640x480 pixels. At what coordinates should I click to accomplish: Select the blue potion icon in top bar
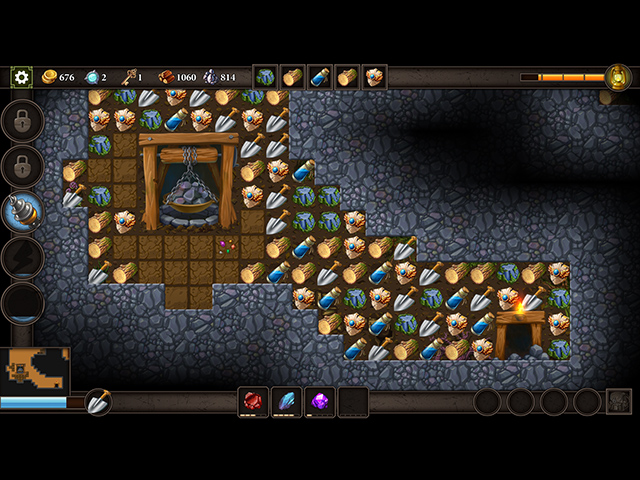(x=320, y=77)
